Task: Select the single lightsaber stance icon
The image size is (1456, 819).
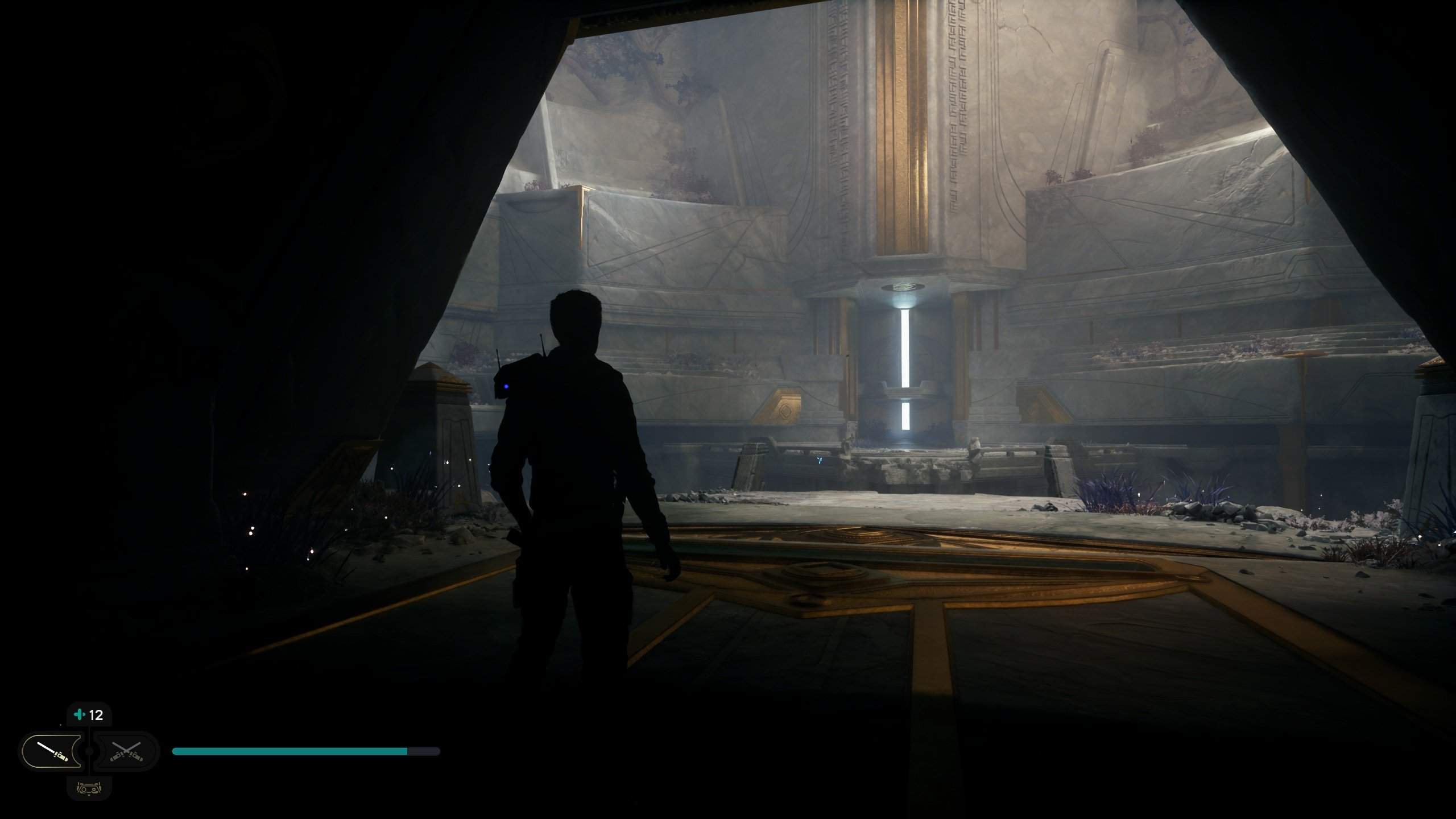Action: pyautogui.click(x=53, y=751)
